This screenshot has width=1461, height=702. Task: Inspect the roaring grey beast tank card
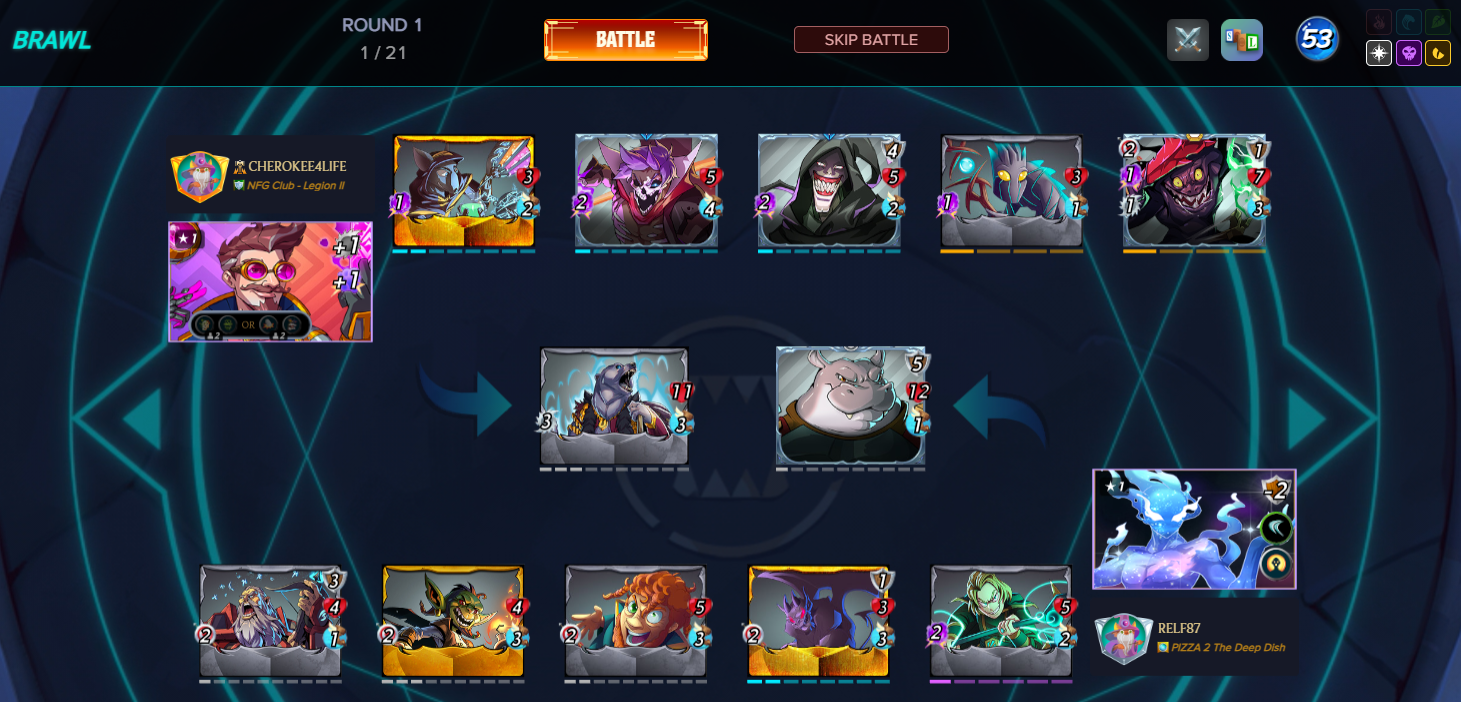(614, 406)
